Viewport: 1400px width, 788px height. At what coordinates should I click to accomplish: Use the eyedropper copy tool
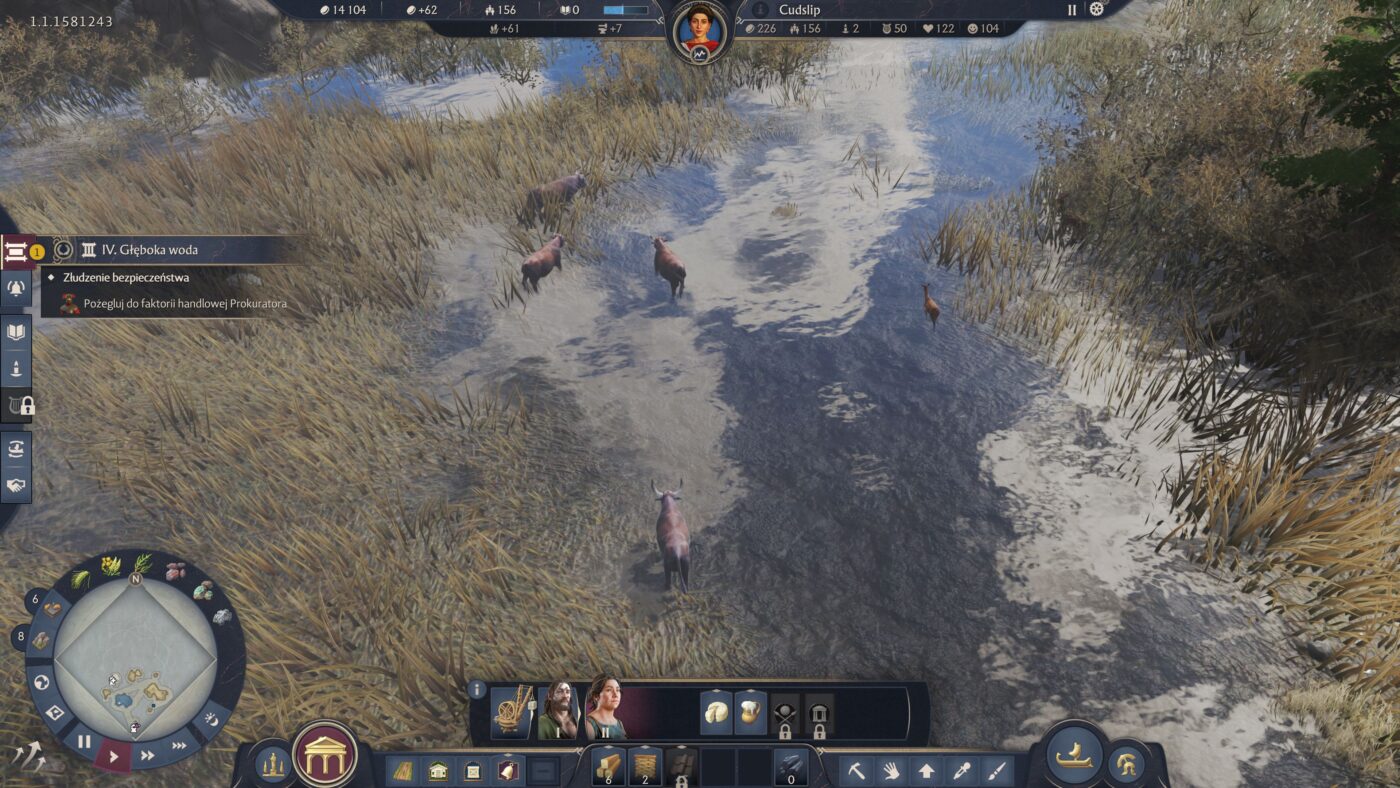tap(962, 771)
